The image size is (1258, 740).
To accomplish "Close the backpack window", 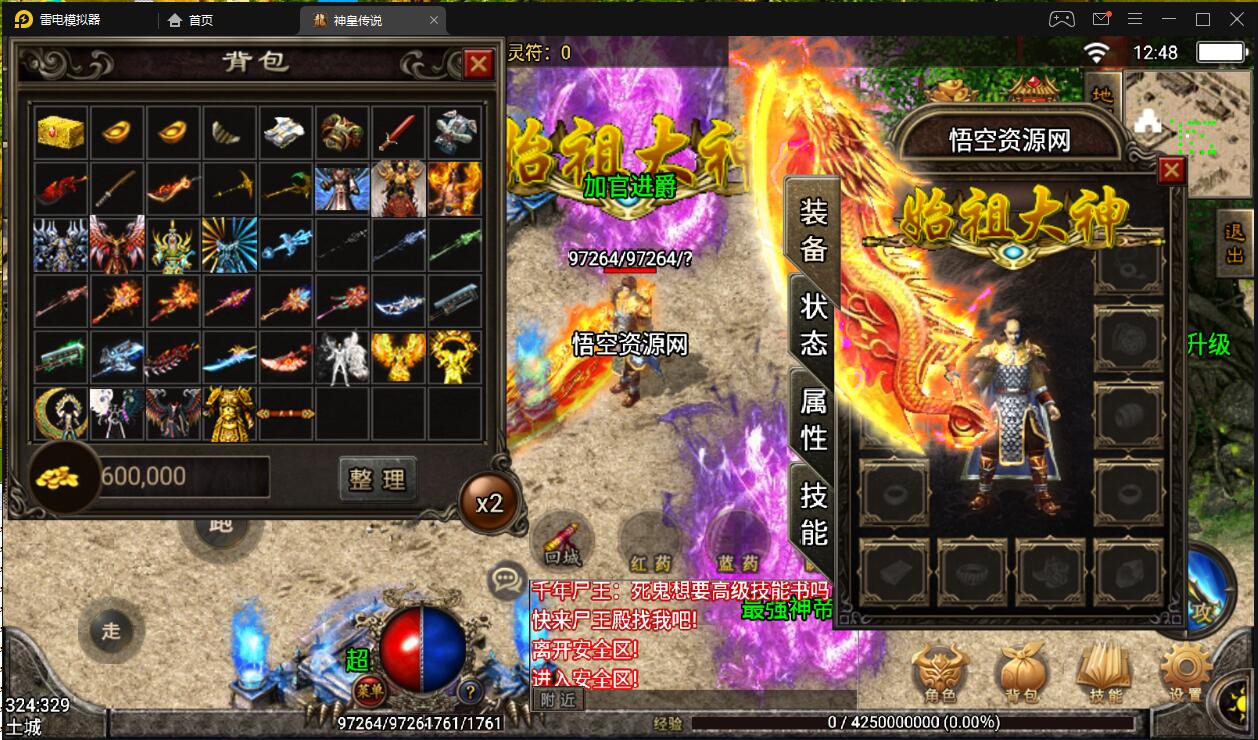I will coord(479,64).
